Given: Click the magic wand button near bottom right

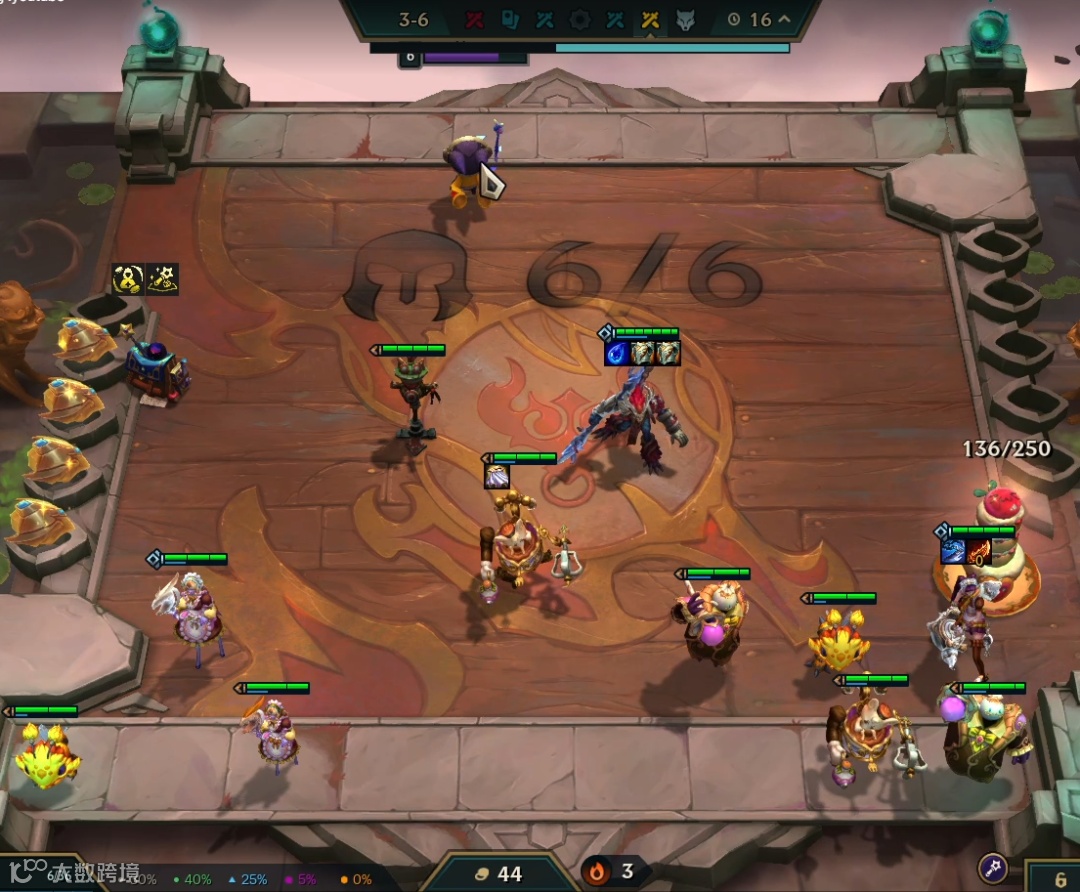Looking at the screenshot, I should pyautogui.click(x=991, y=868).
